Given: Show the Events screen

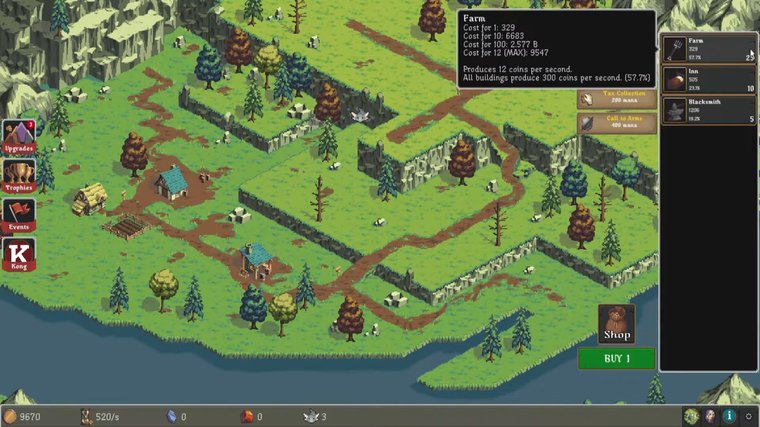Looking at the screenshot, I should (19, 216).
